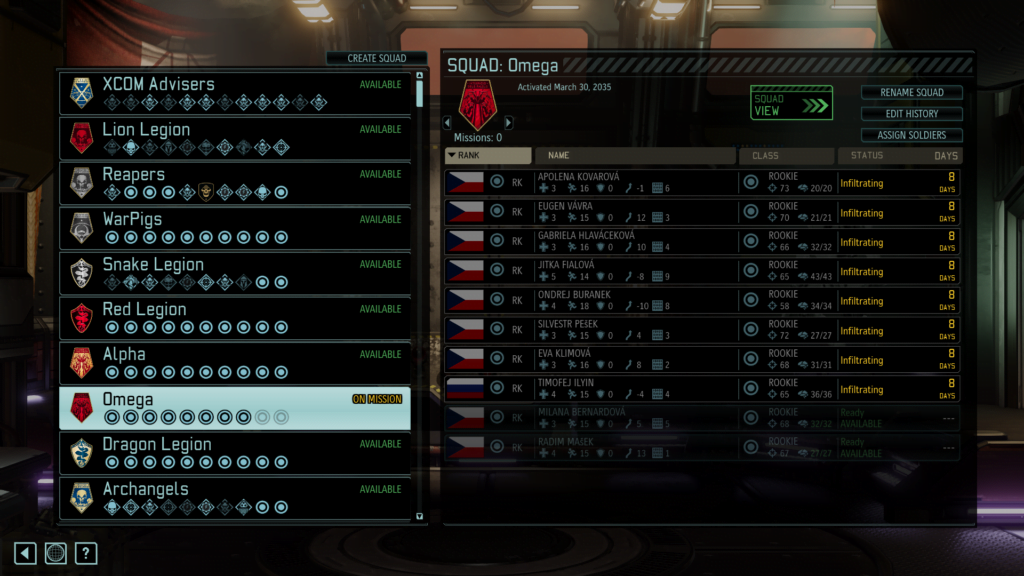Assign soldiers to the squad
This screenshot has height=576, width=1024.
(x=911, y=135)
